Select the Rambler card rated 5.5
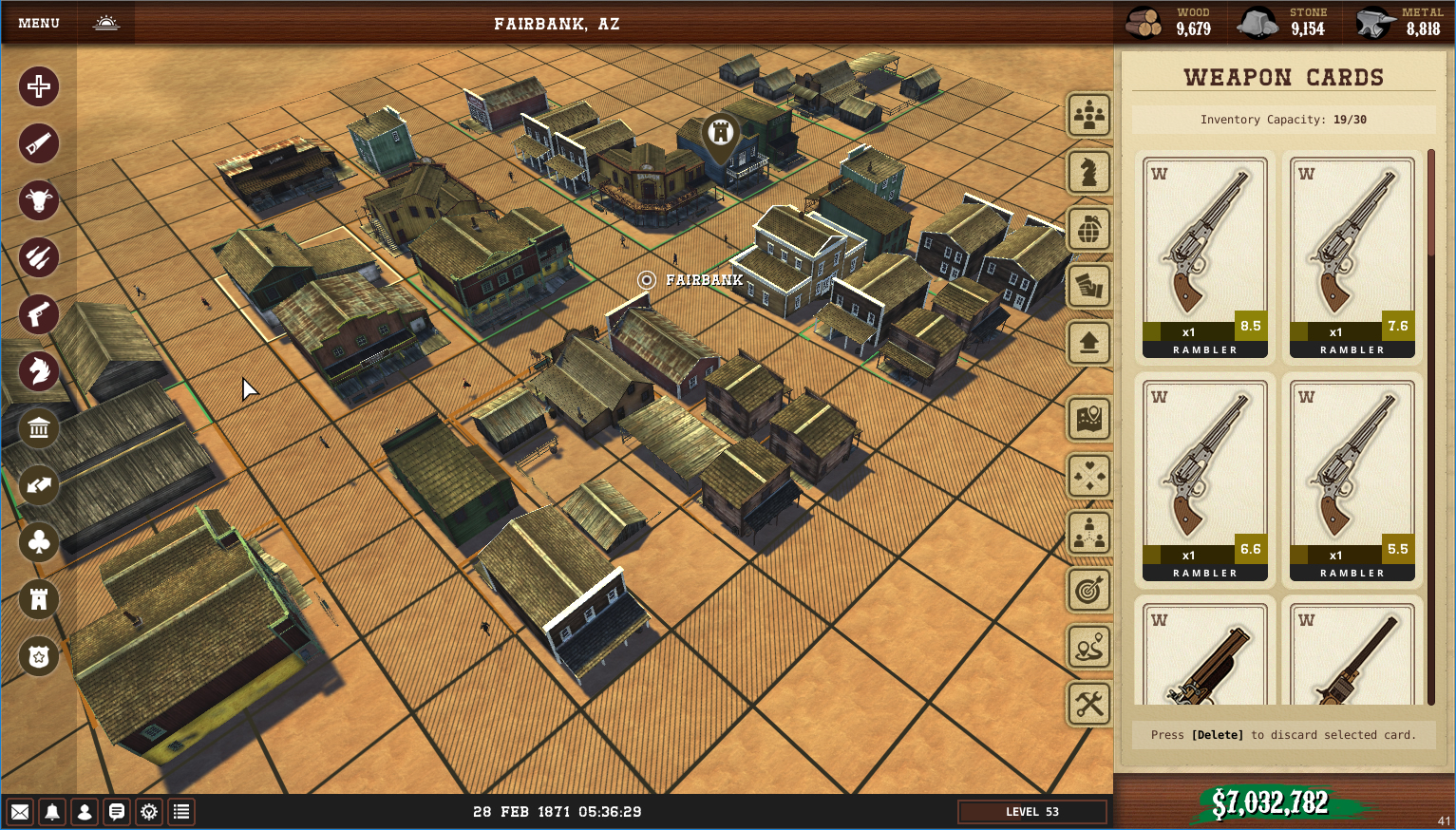The width and height of the screenshot is (1456, 830). click(x=1352, y=481)
